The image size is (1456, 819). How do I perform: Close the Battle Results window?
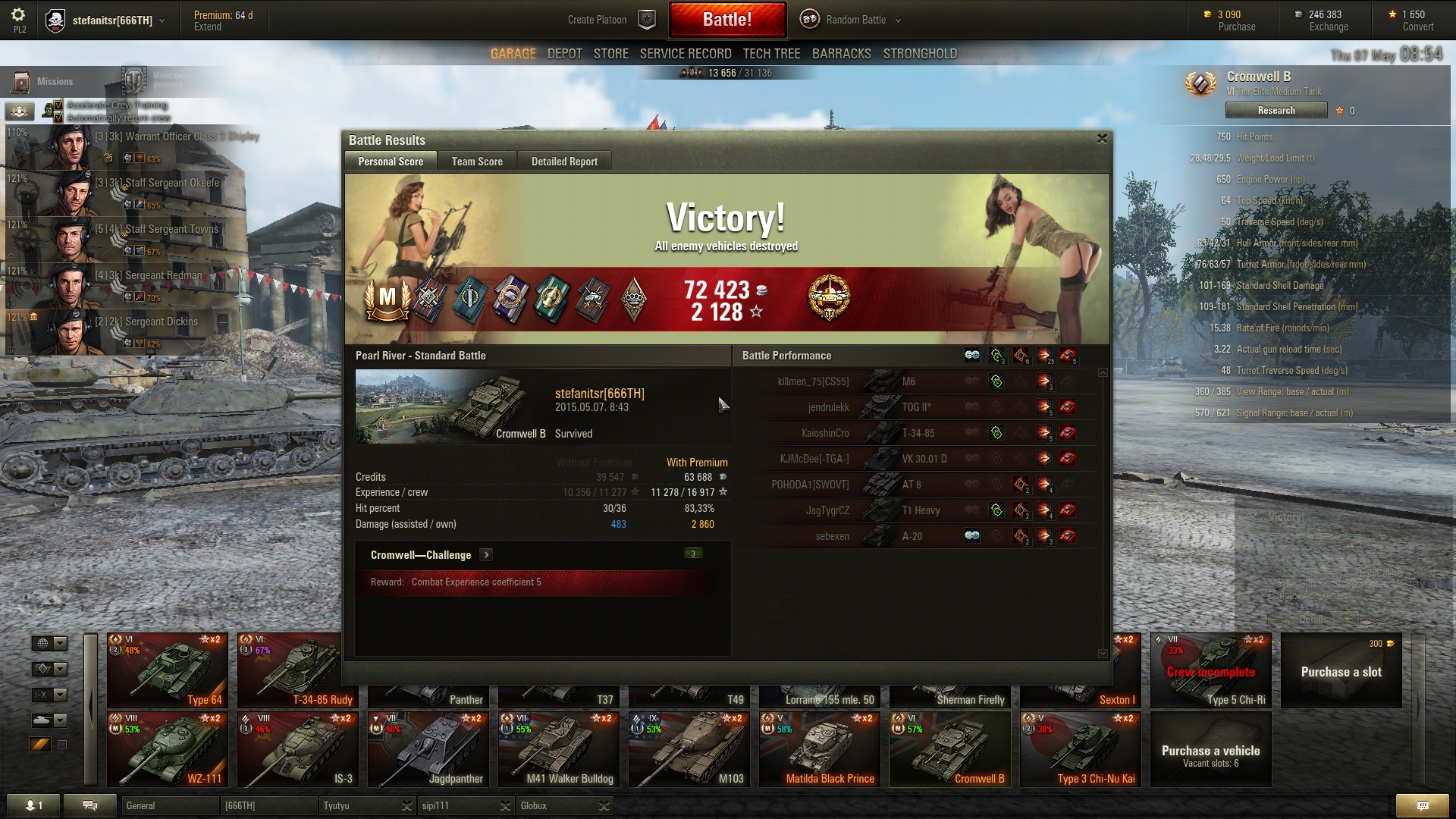pos(1102,139)
